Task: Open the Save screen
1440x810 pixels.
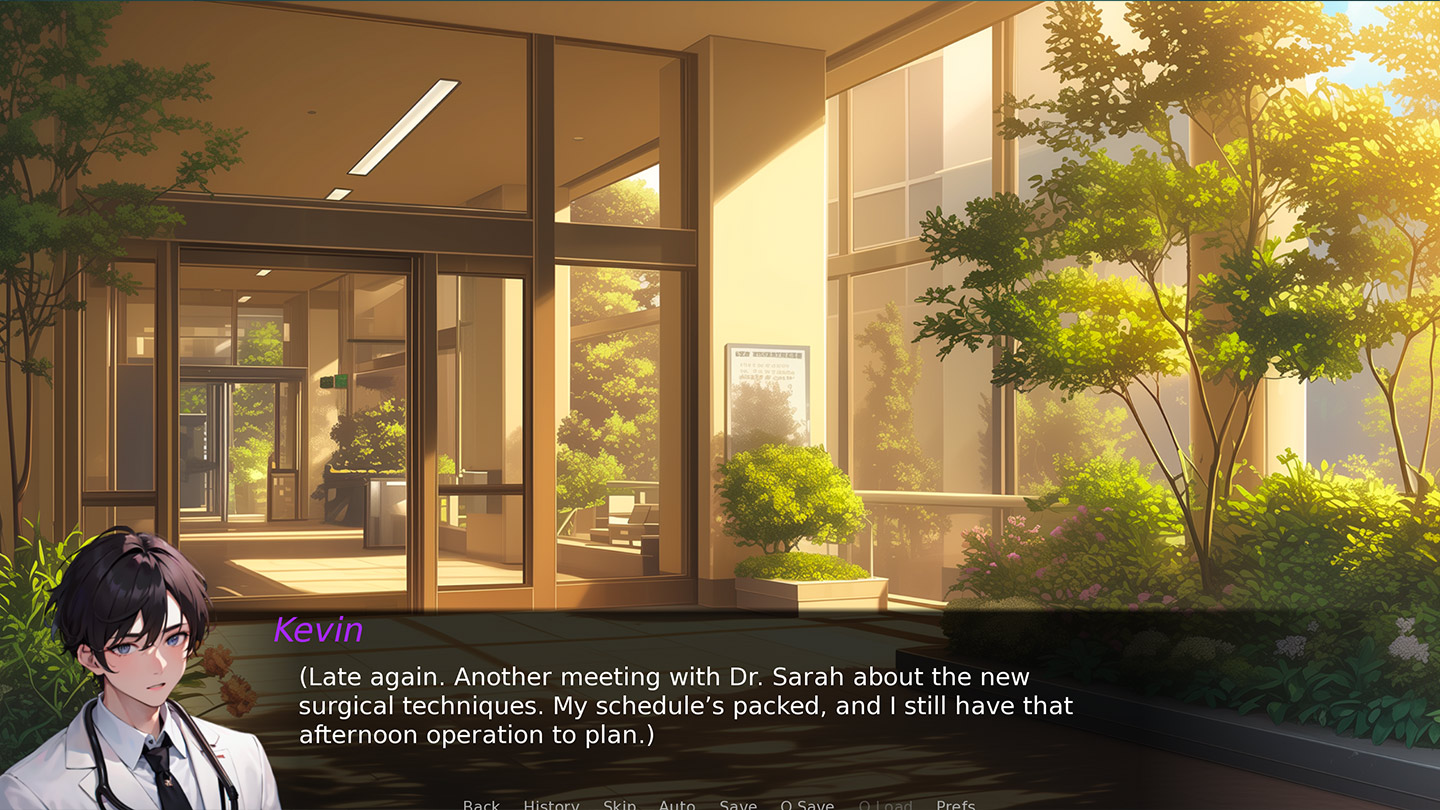Action: [x=738, y=804]
